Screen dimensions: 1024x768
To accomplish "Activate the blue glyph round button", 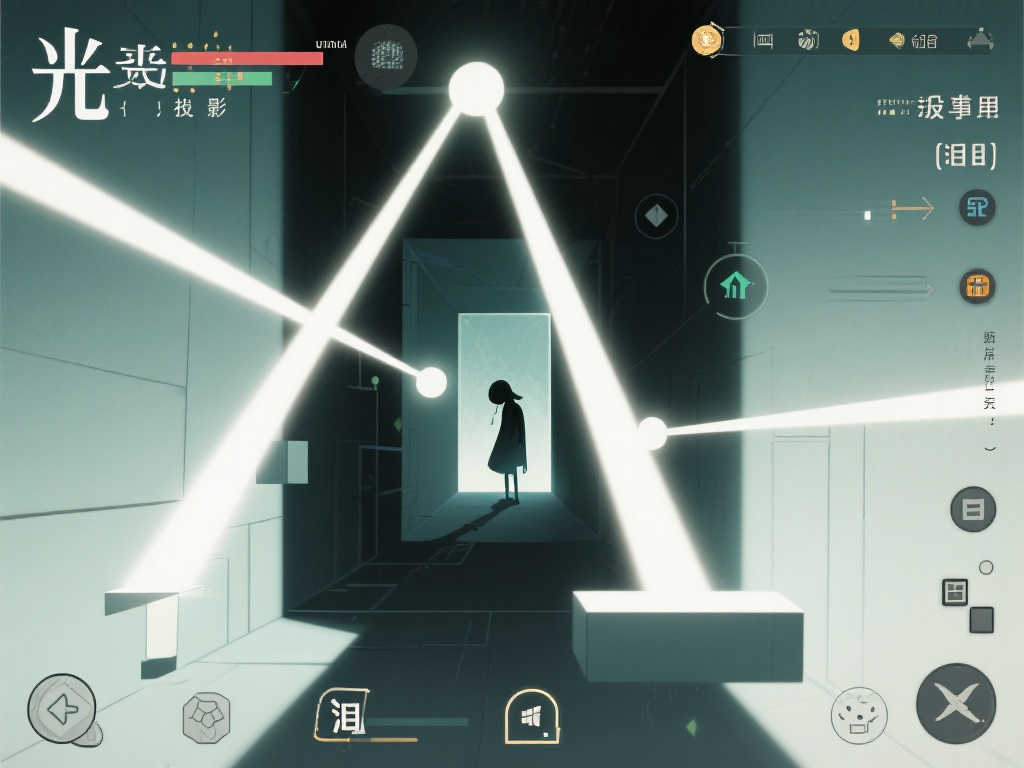I will (977, 207).
